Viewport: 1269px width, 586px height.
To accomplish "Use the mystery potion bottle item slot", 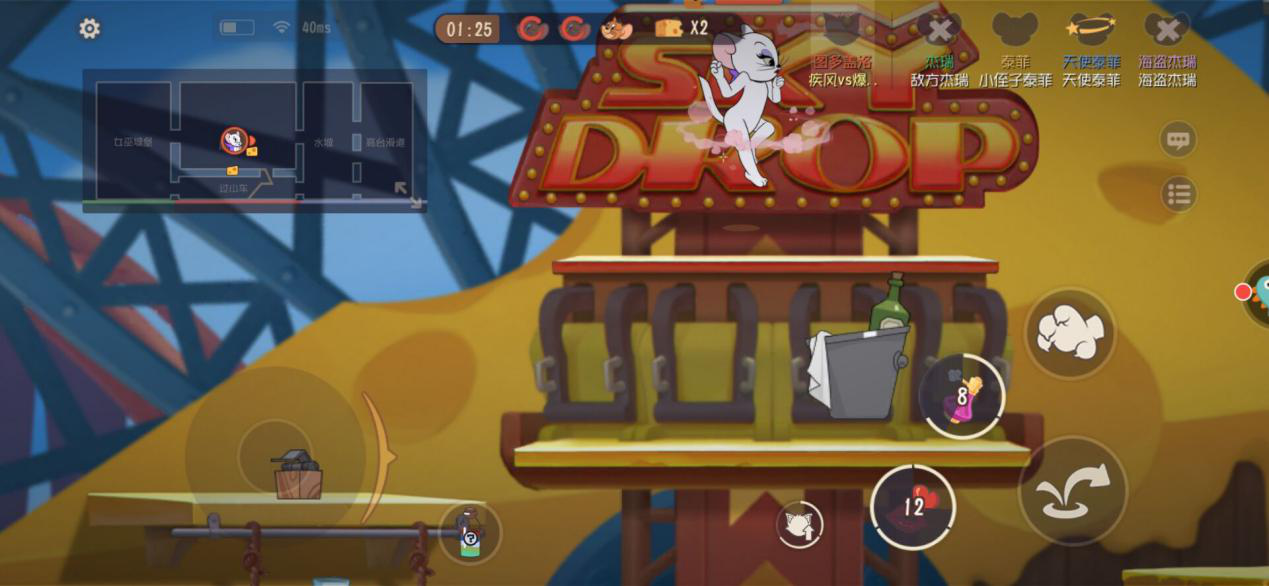I will coord(470,534).
